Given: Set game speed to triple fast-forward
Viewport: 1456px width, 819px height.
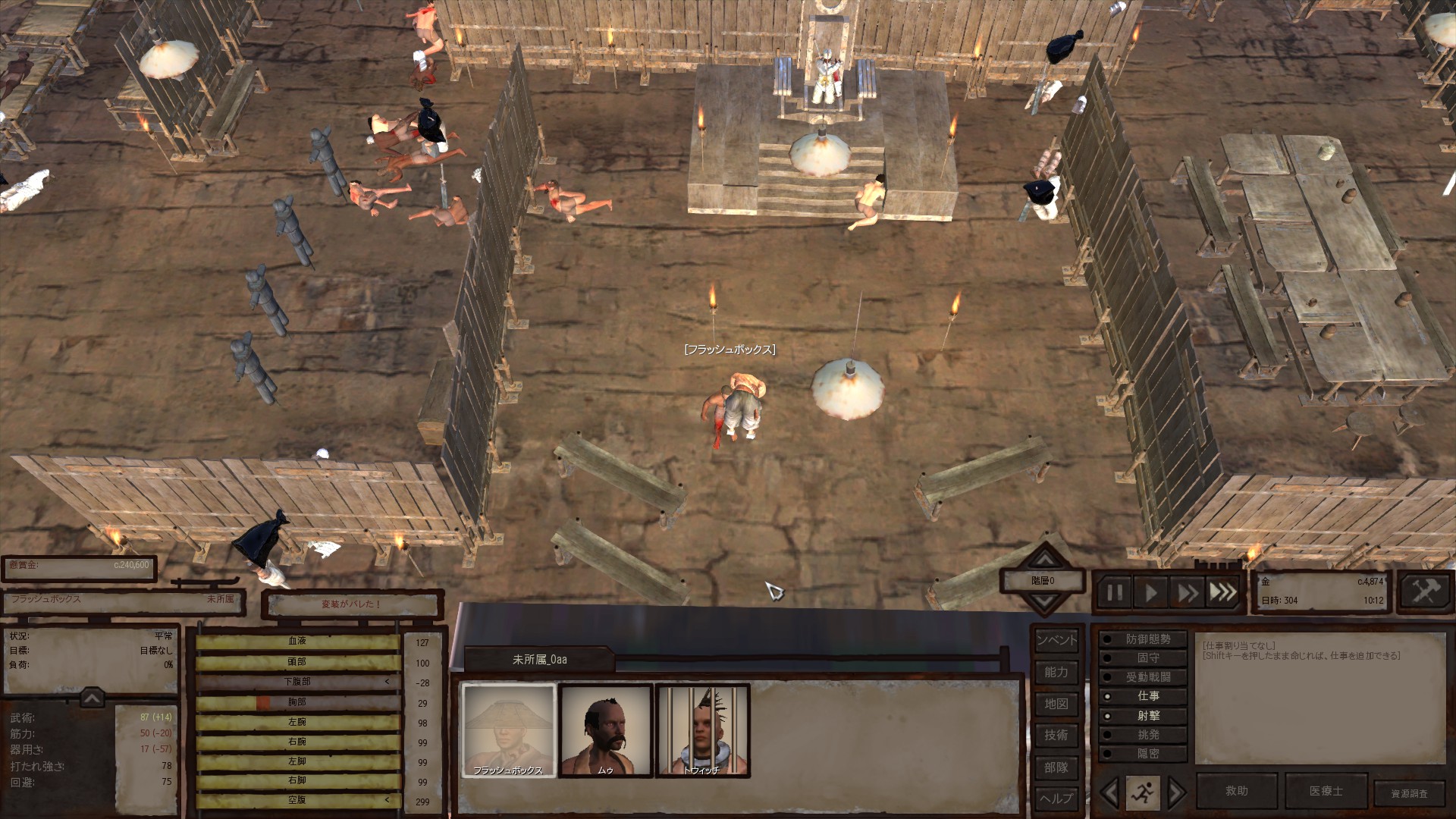Looking at the screenshot, I should 1223,592.
